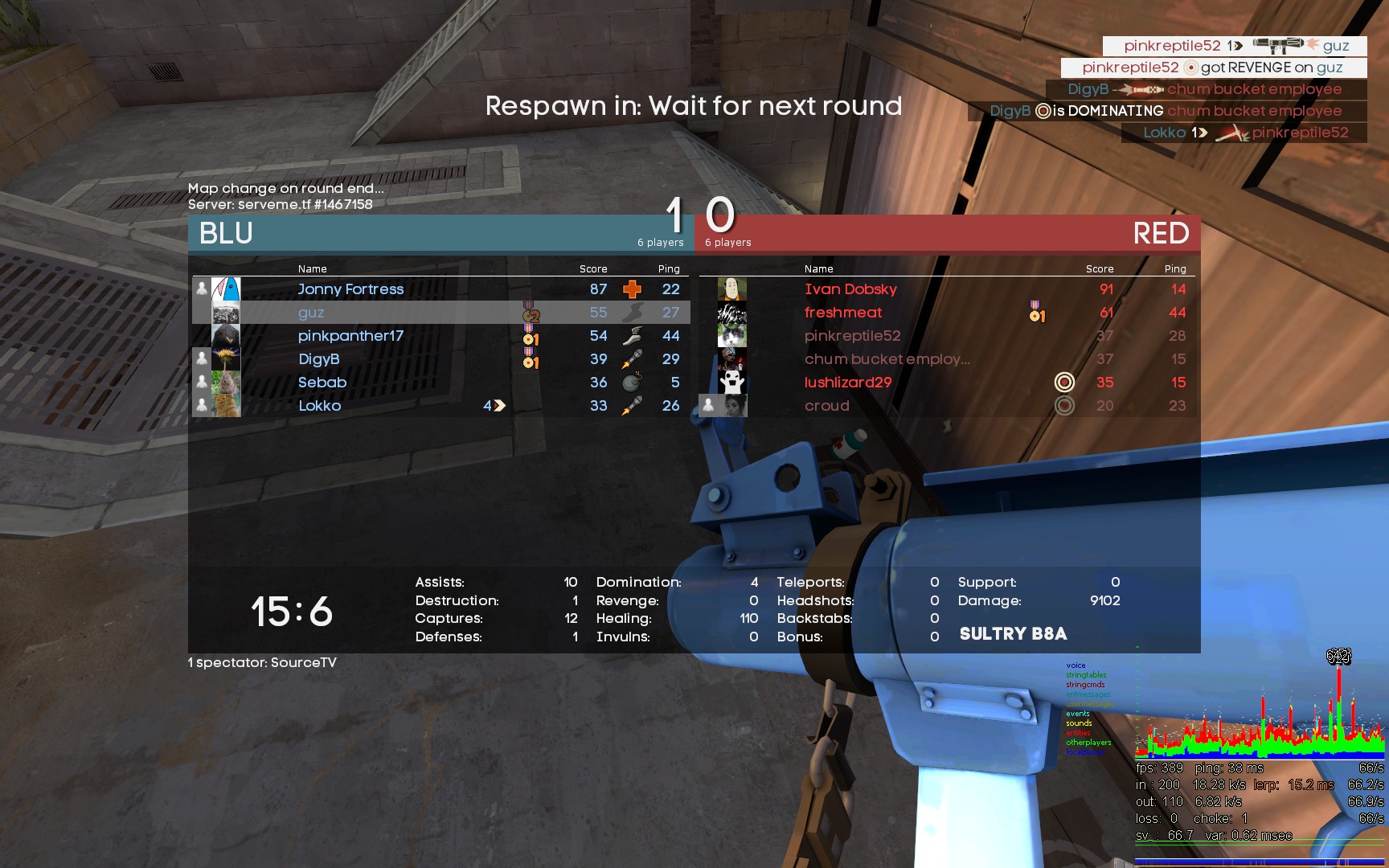Viewport: 1389px width, 868px height.
Task: Click lushlizard29's ghost avatar
Action: tap(731, 383)
